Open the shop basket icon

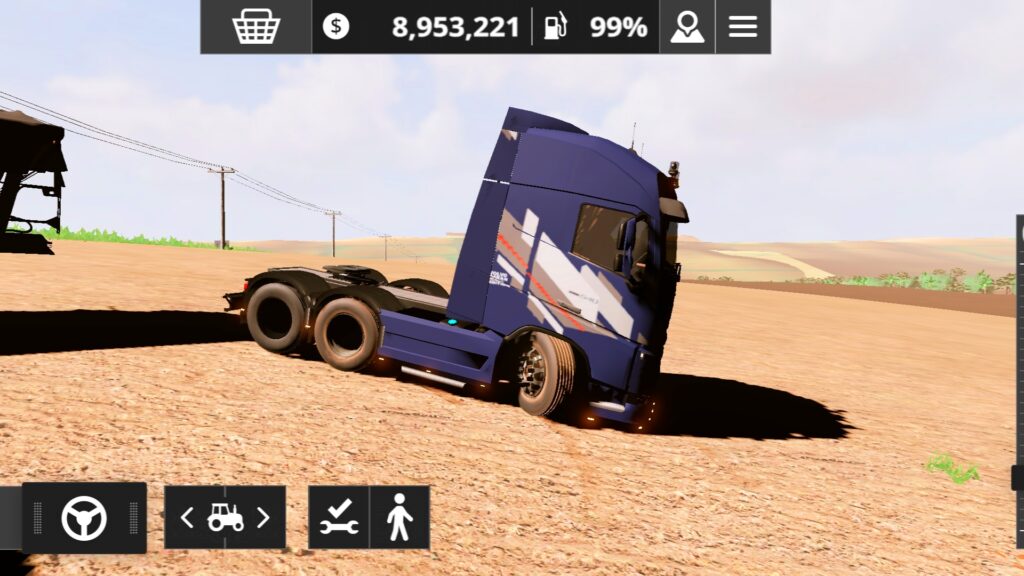coord(256,26)
